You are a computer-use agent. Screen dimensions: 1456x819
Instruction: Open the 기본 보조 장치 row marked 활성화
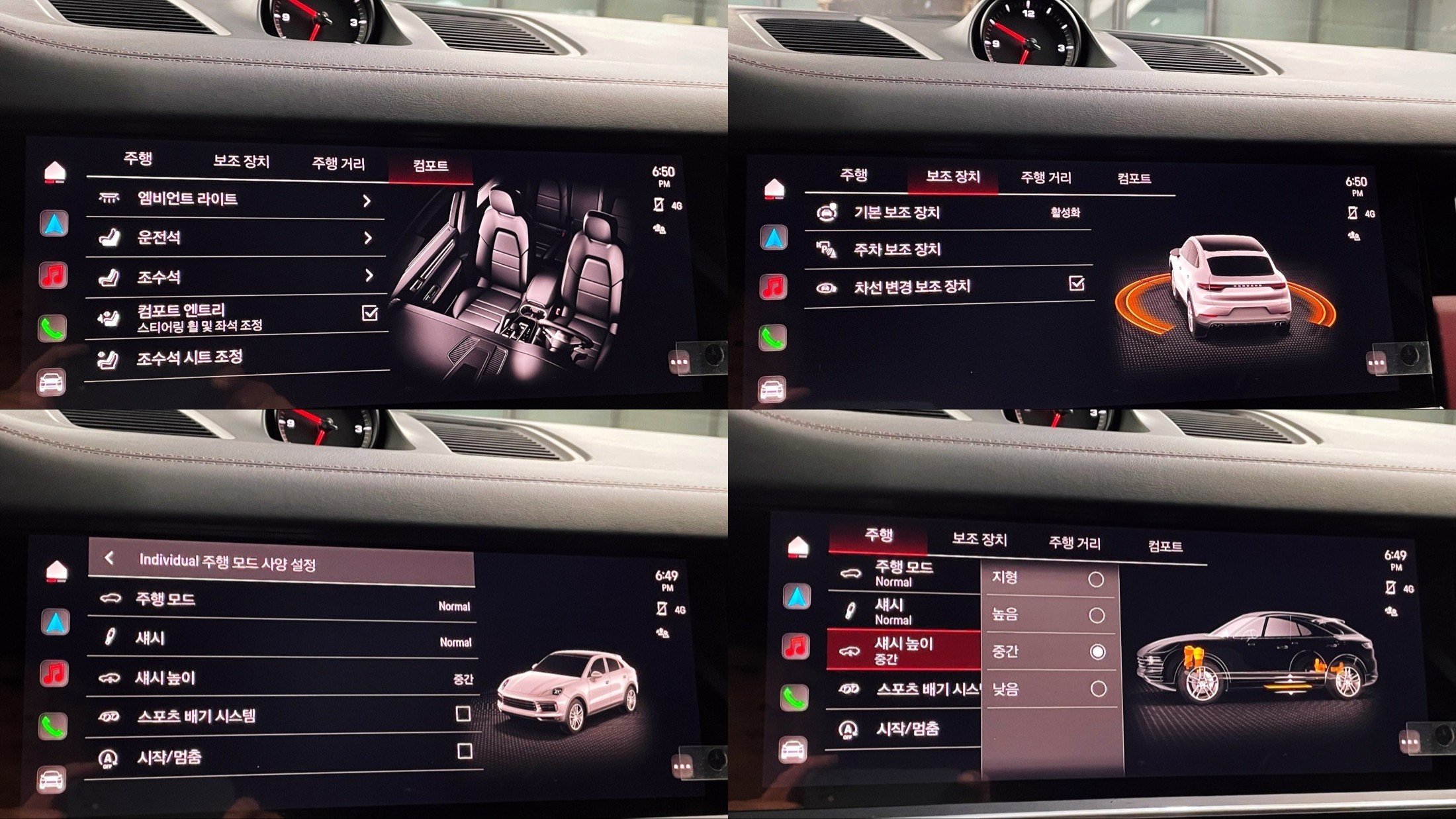pyautogui.click(x=948, y=213)
